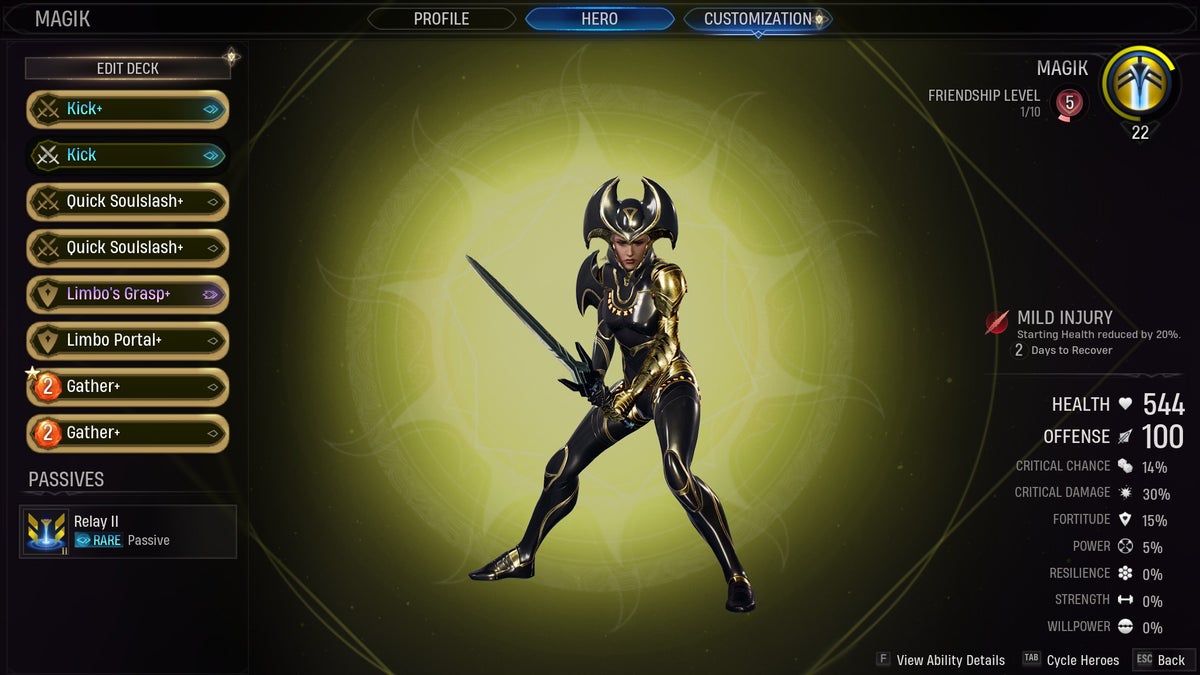Open the Customization tab

pyautogui.click(x=757, y=19)
